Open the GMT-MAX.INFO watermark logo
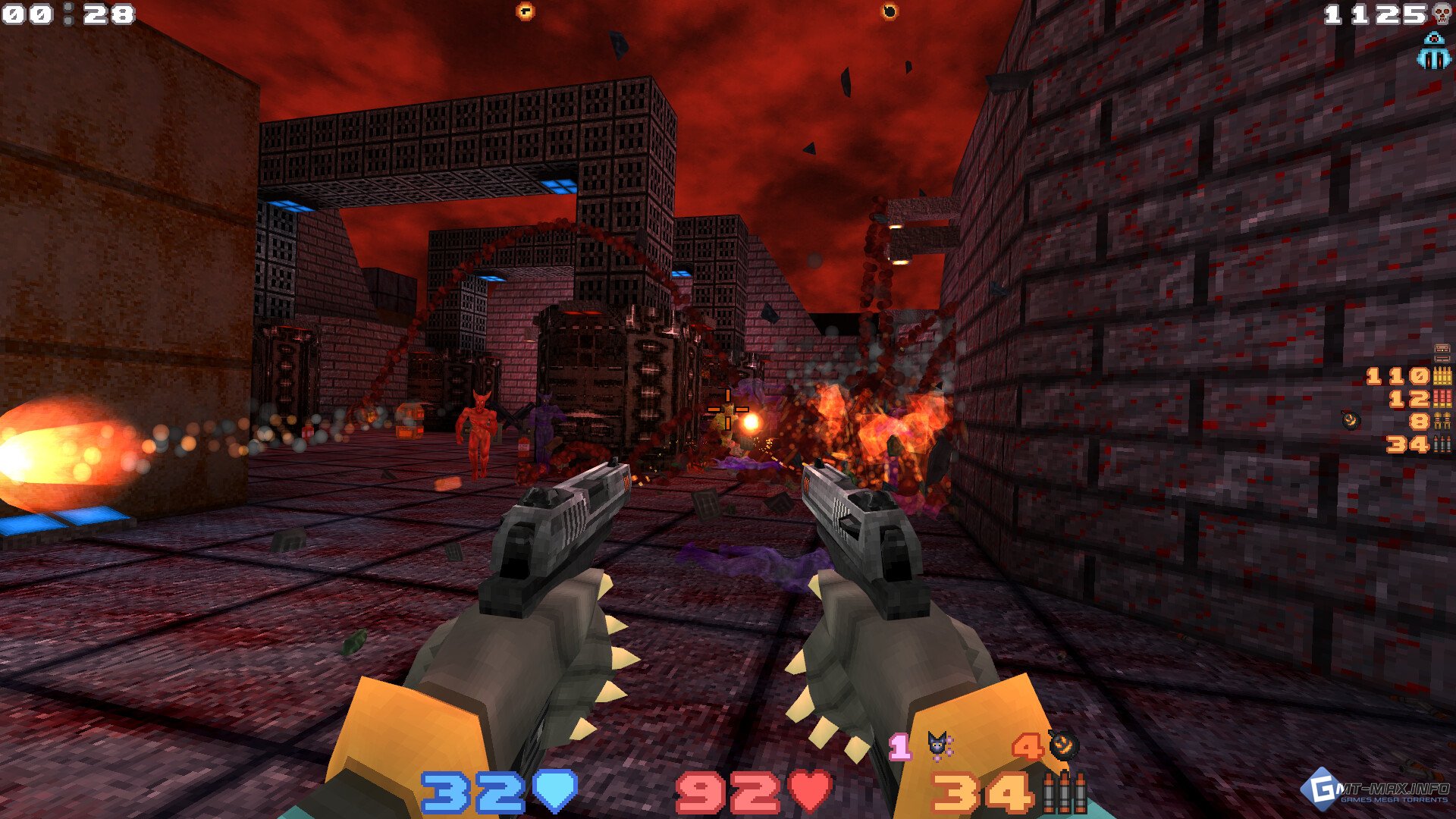This screenshot has height=819, width=1456. [x=1376, y=789]
